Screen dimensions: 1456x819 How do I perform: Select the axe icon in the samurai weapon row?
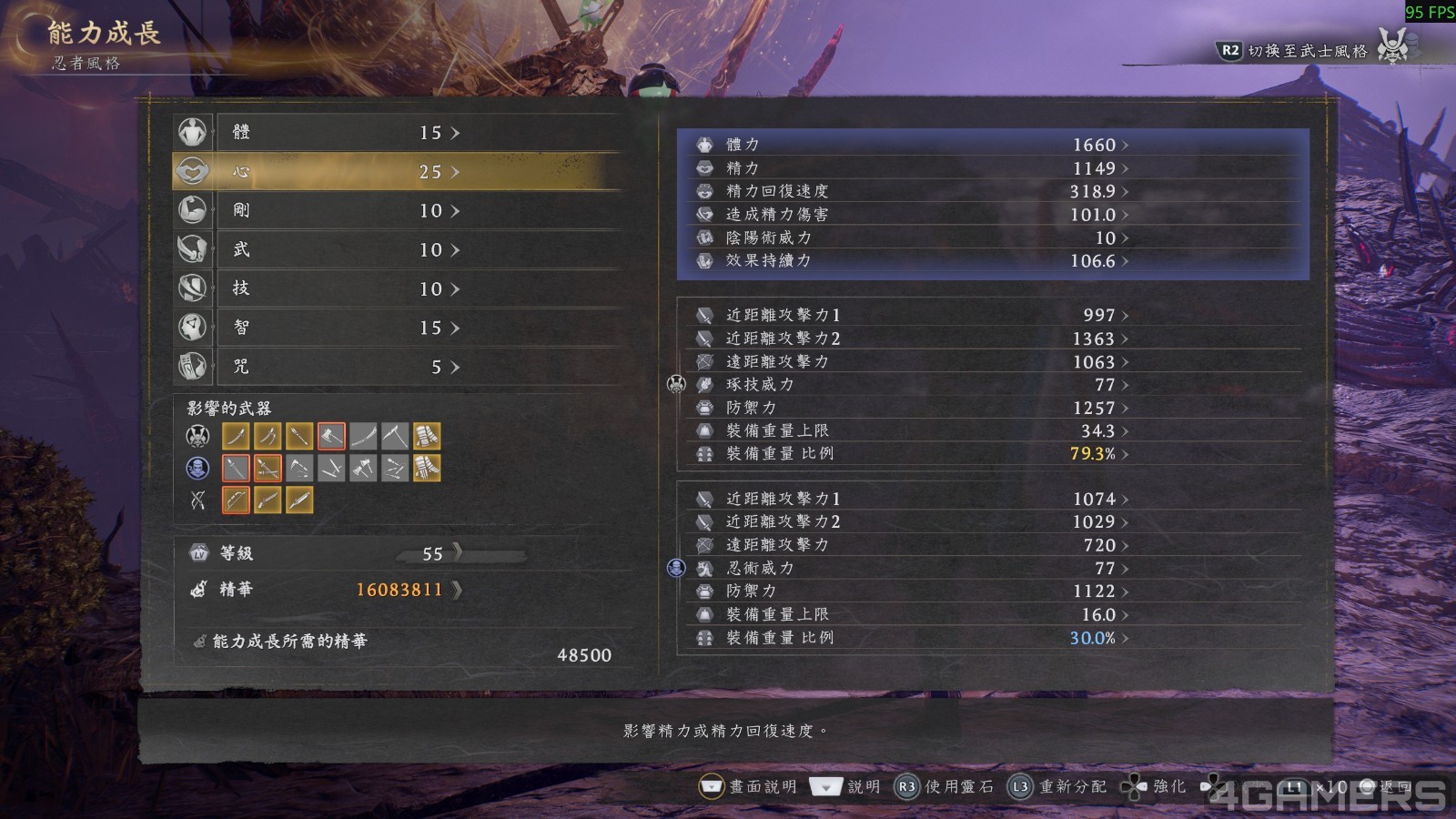pos(331,435)
